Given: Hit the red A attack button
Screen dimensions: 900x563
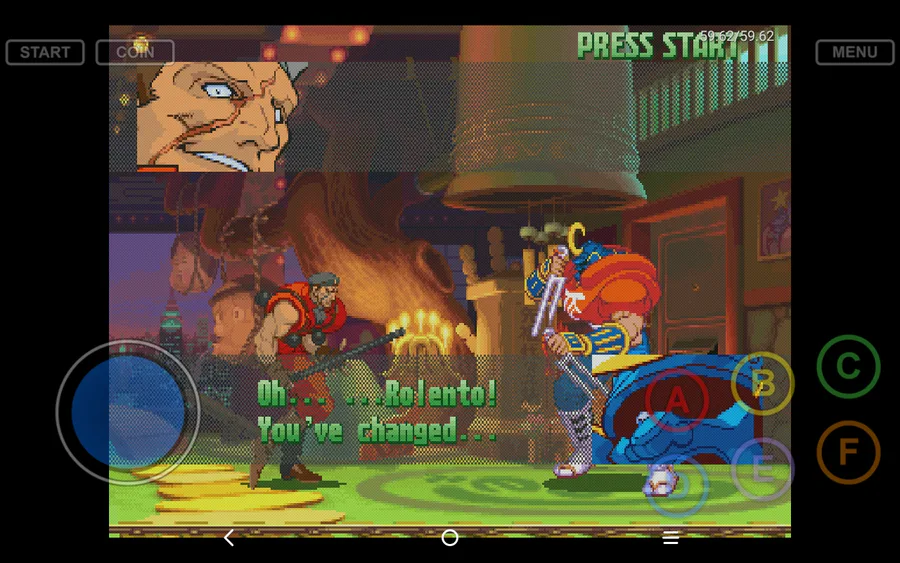Looking at the screenshot, I should [677, 400].
